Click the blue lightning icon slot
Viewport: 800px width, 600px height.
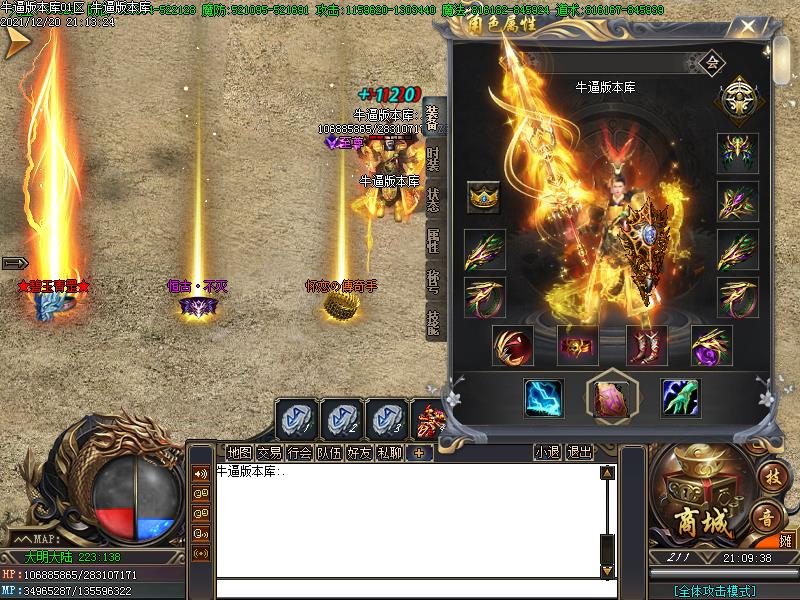click(544, 398)
